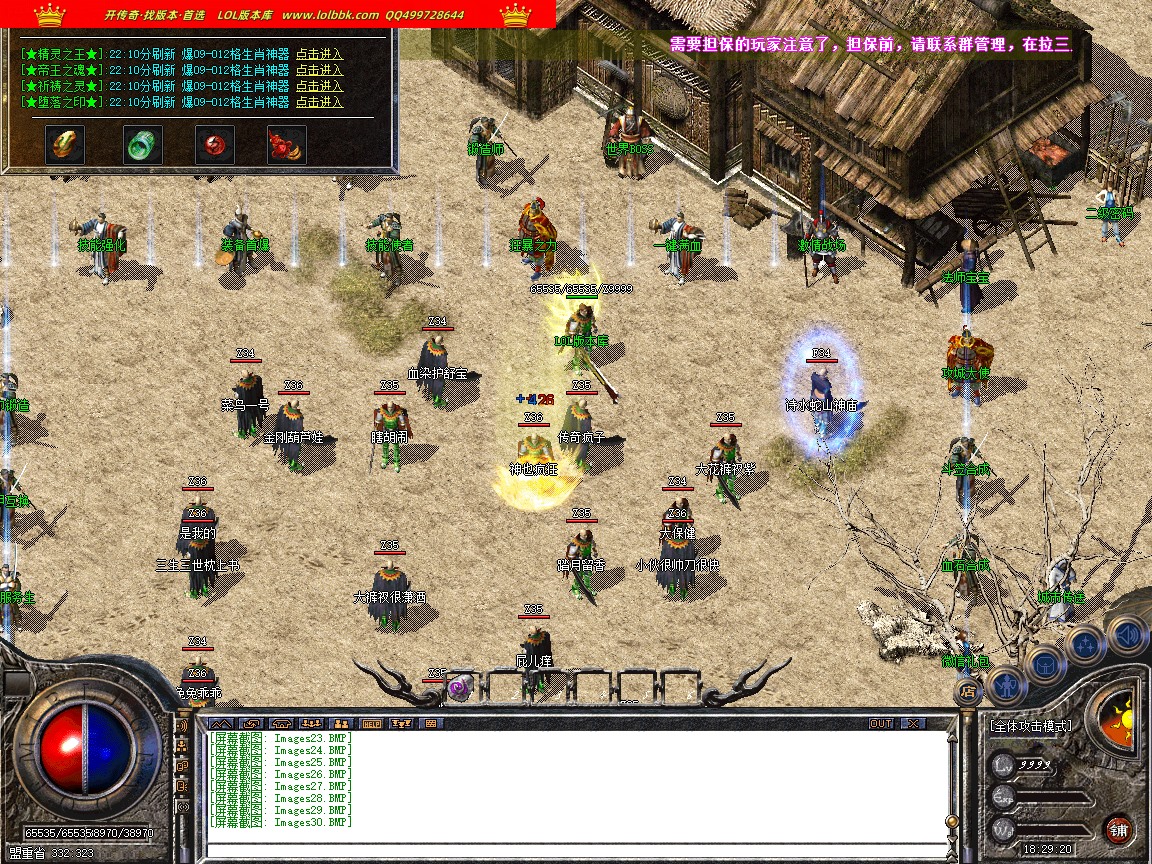The width and height of the screenshot is (1152, 864).
Task: Open the shop with the 店 button
Action: (x=967, y=690)
